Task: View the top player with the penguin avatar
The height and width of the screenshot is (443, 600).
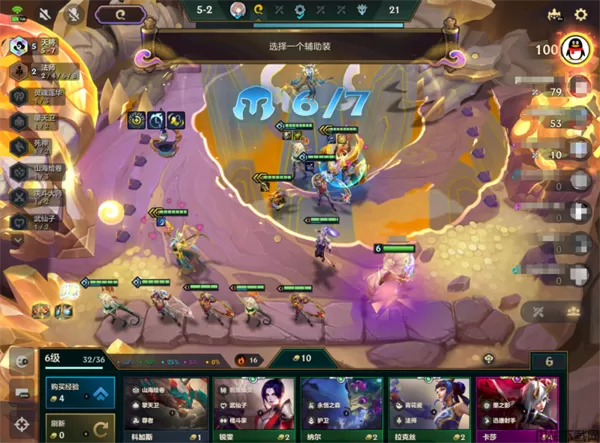Action: (570, 49)
